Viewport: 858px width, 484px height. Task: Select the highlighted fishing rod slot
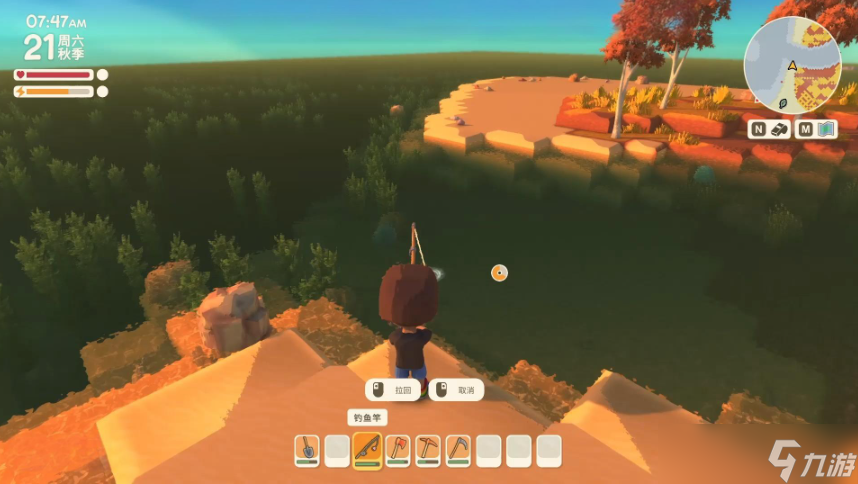[367, 450]
